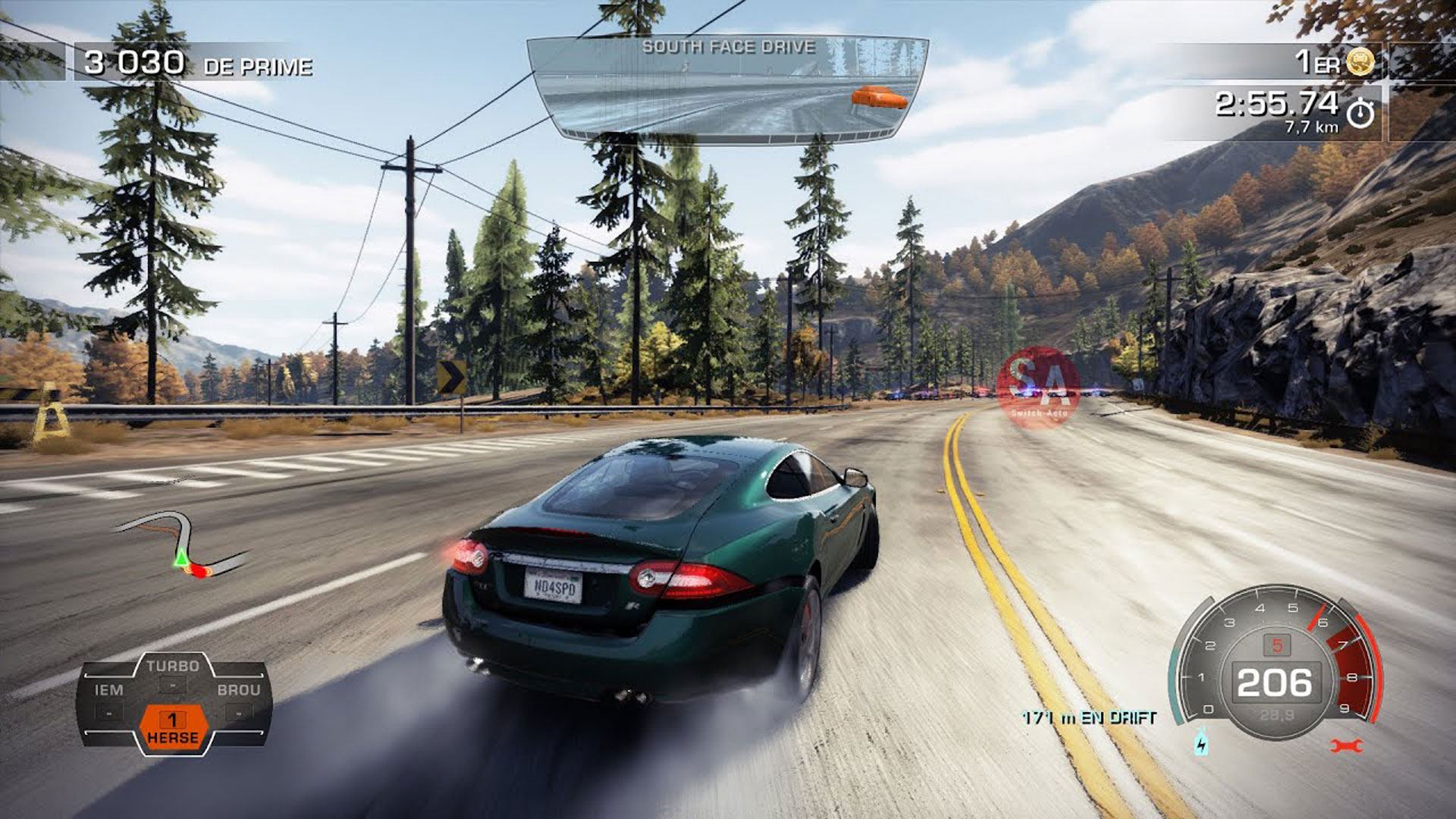Screen dimensions: 1456x819
Task: Click the red Switch-Actu watermark logo
Action: [1038, 386]
